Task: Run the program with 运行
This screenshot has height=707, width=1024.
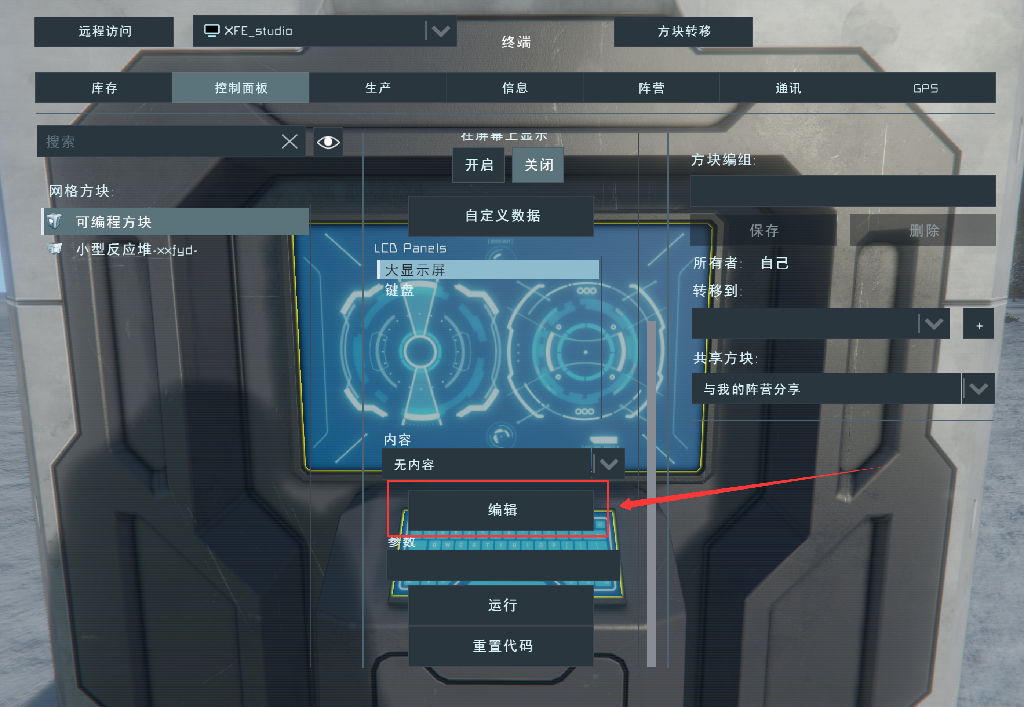Action: click(501, 606)
